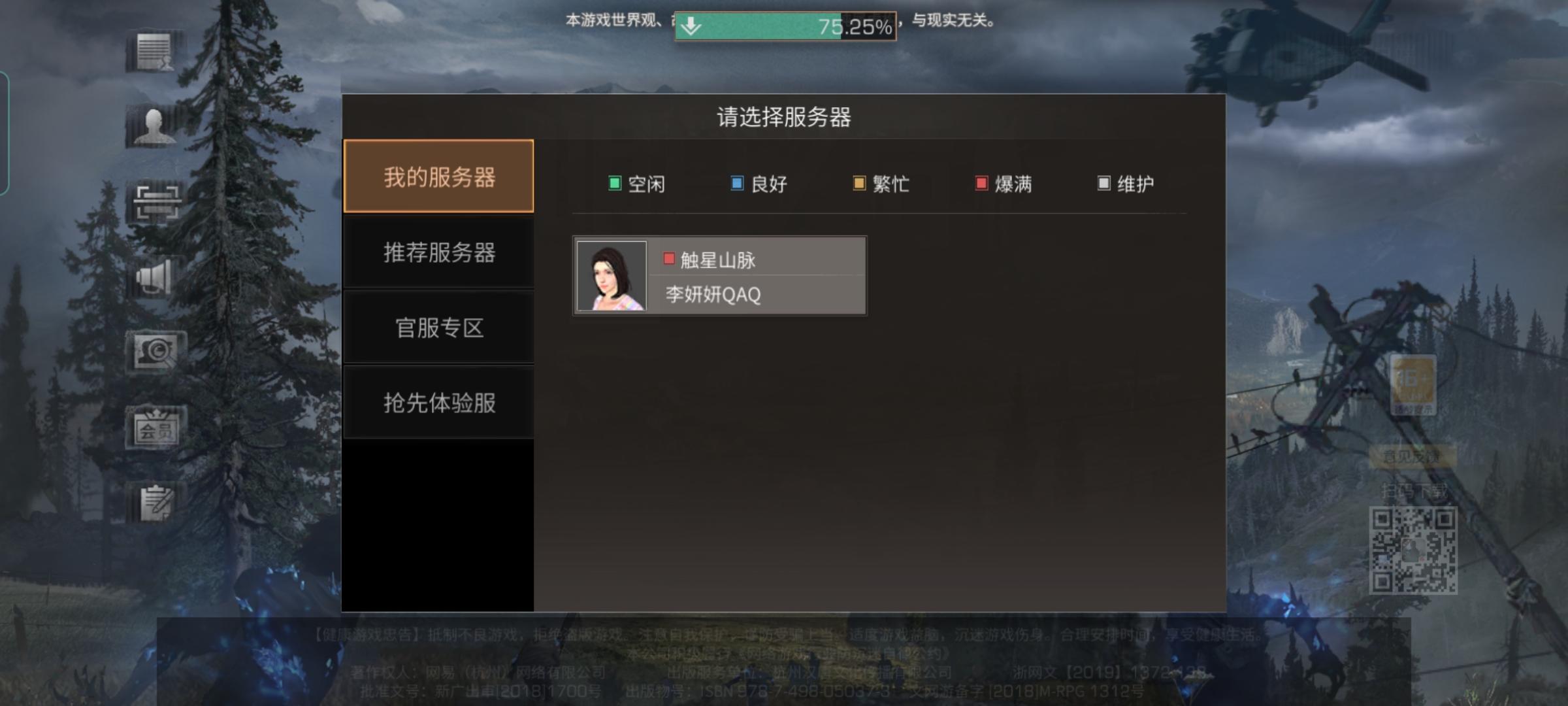Select the blue 良好 server status marker
Image resolution: width=1568 pixels, height=706 pixels.
point(736,184)
